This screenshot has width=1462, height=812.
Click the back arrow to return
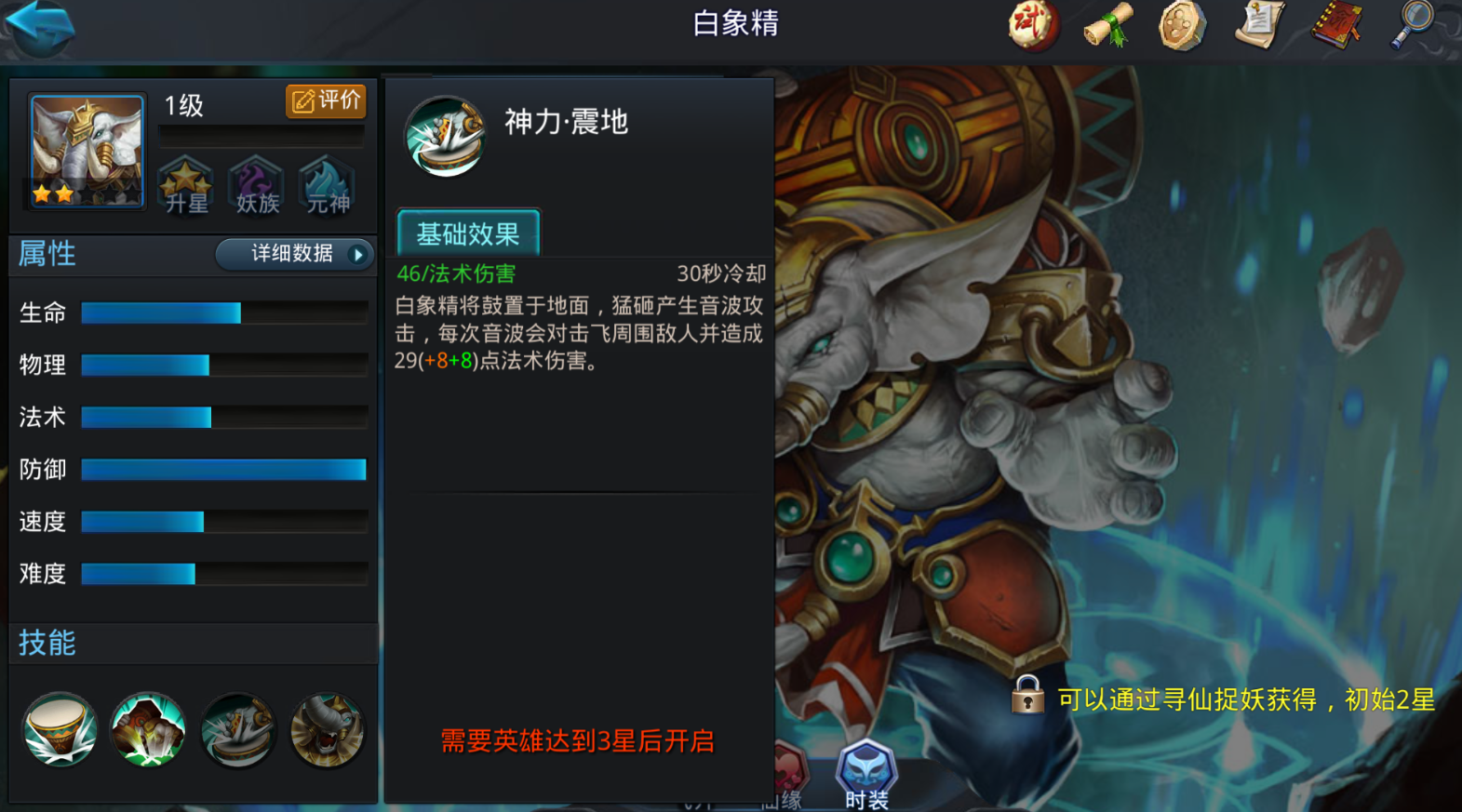coord(39,25)
